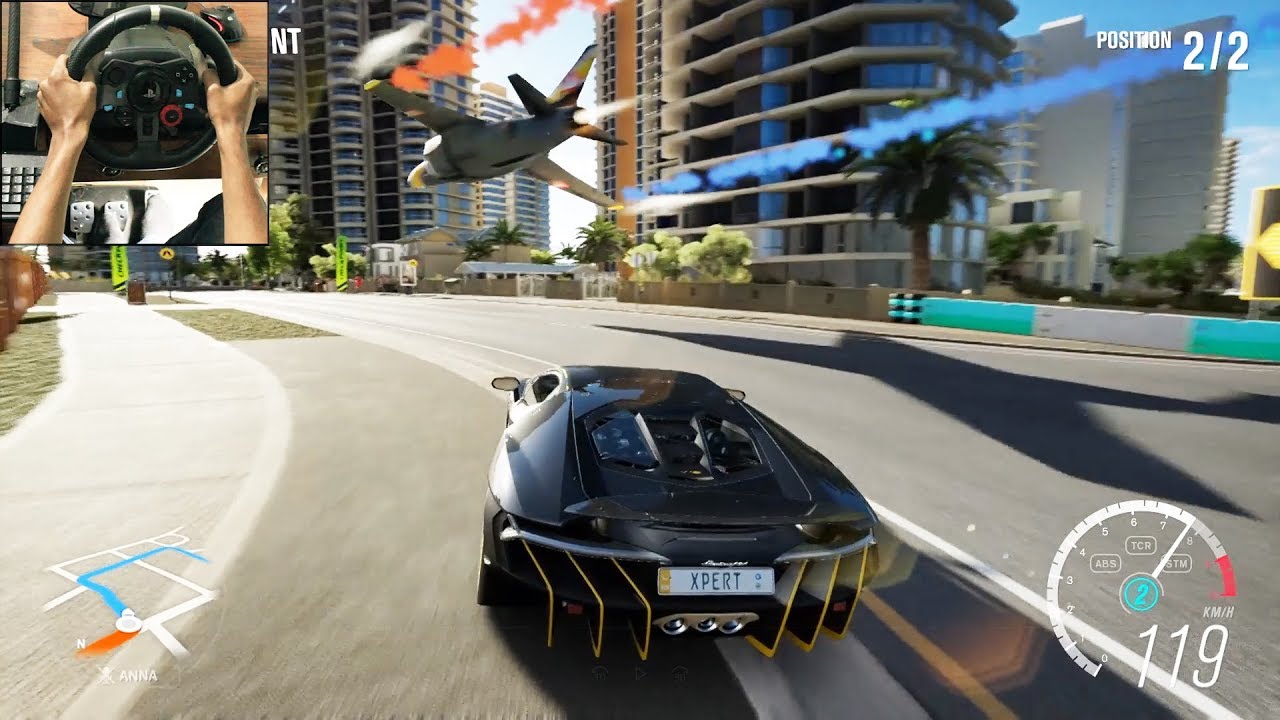Screen dimensions: 1280x720
Task: Select the ABS indicator on the speedometer
Action: pos(1106,562)
